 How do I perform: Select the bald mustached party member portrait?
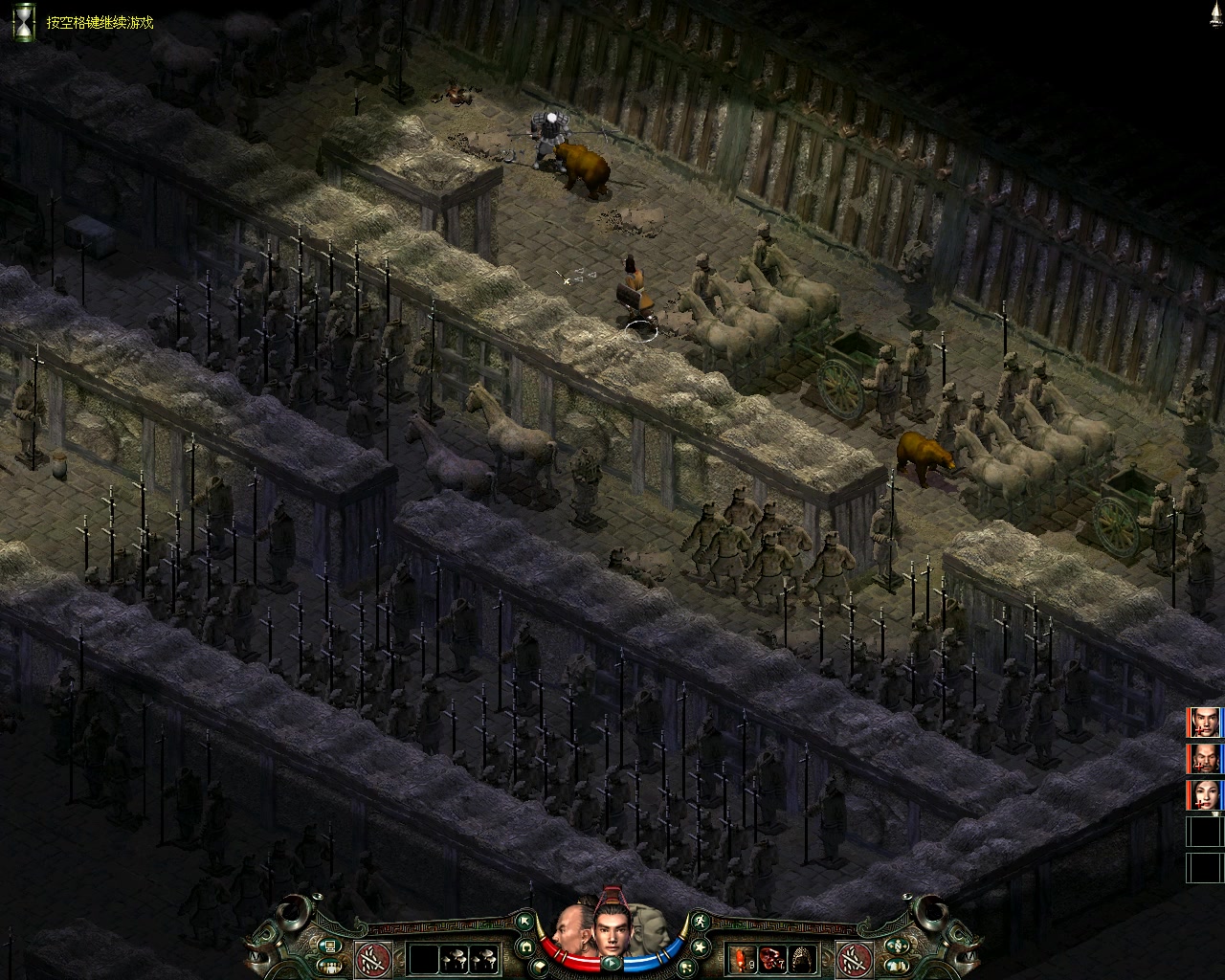(1206, 759)
